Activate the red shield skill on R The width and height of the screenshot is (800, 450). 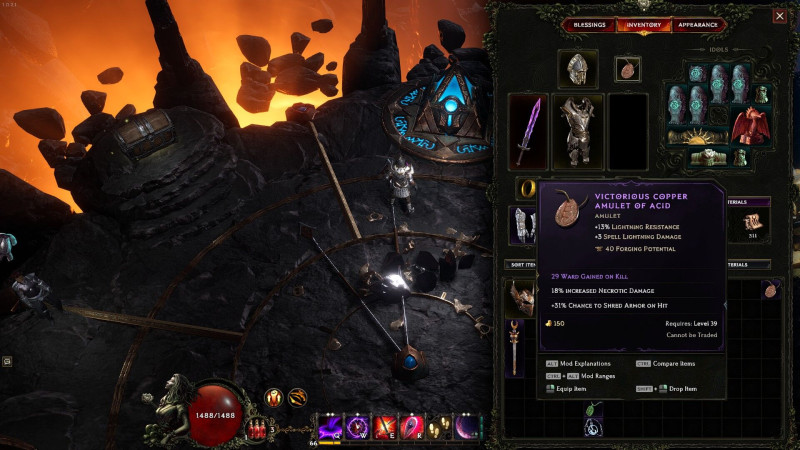tap(412, 427)
